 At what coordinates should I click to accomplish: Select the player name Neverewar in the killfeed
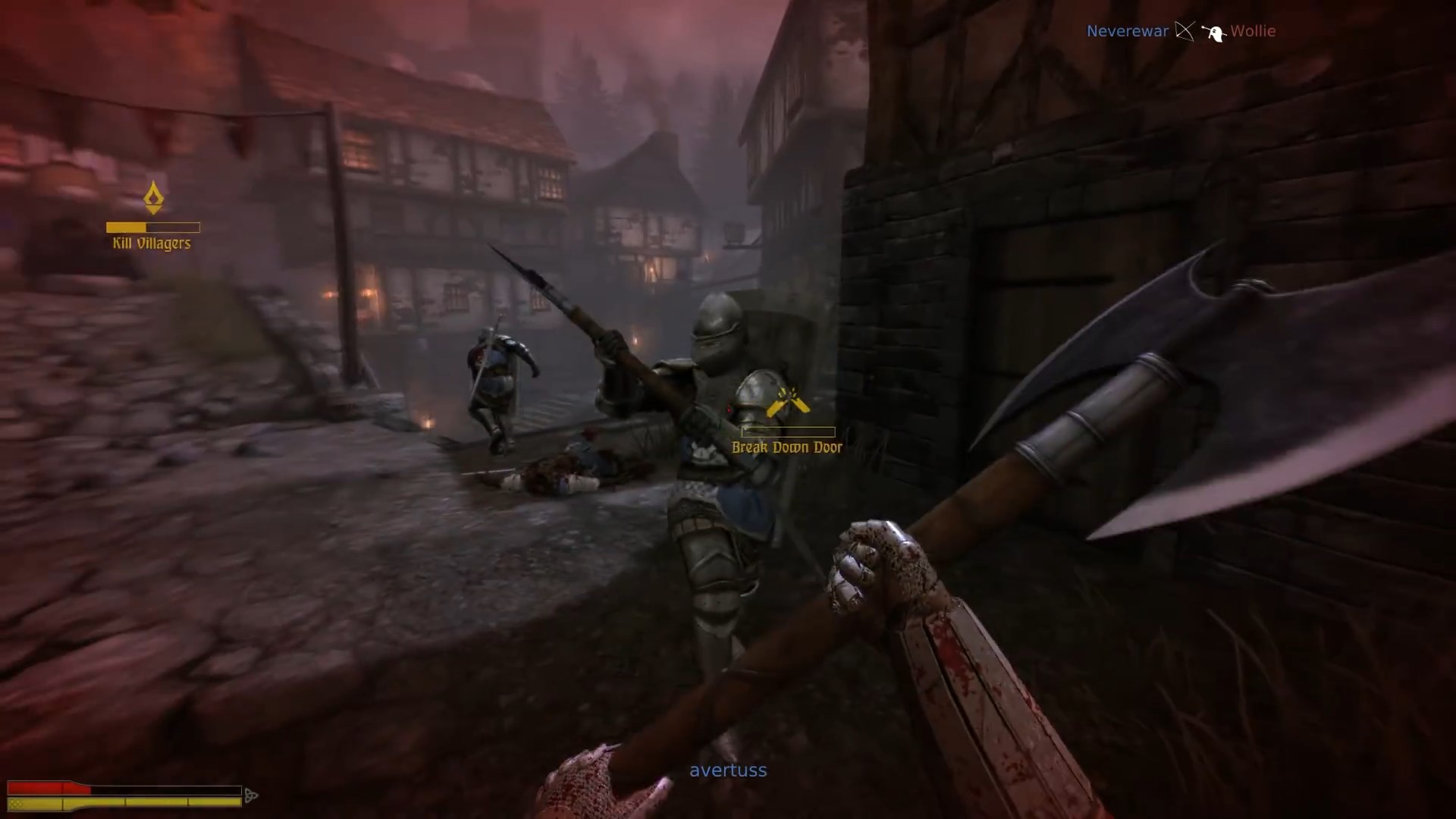[x=1127, y=32]
